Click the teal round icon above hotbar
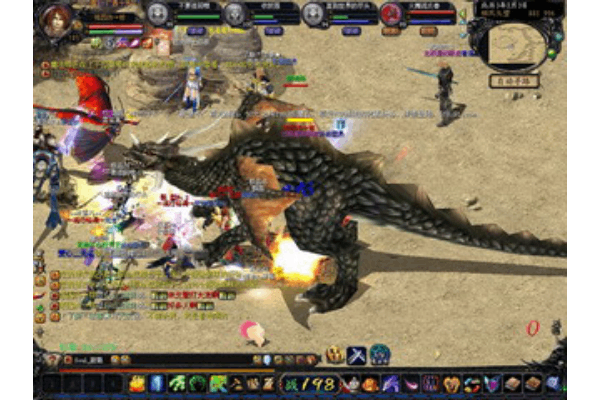The height and width of the screenshot is (400, 600). pos(379,355)
